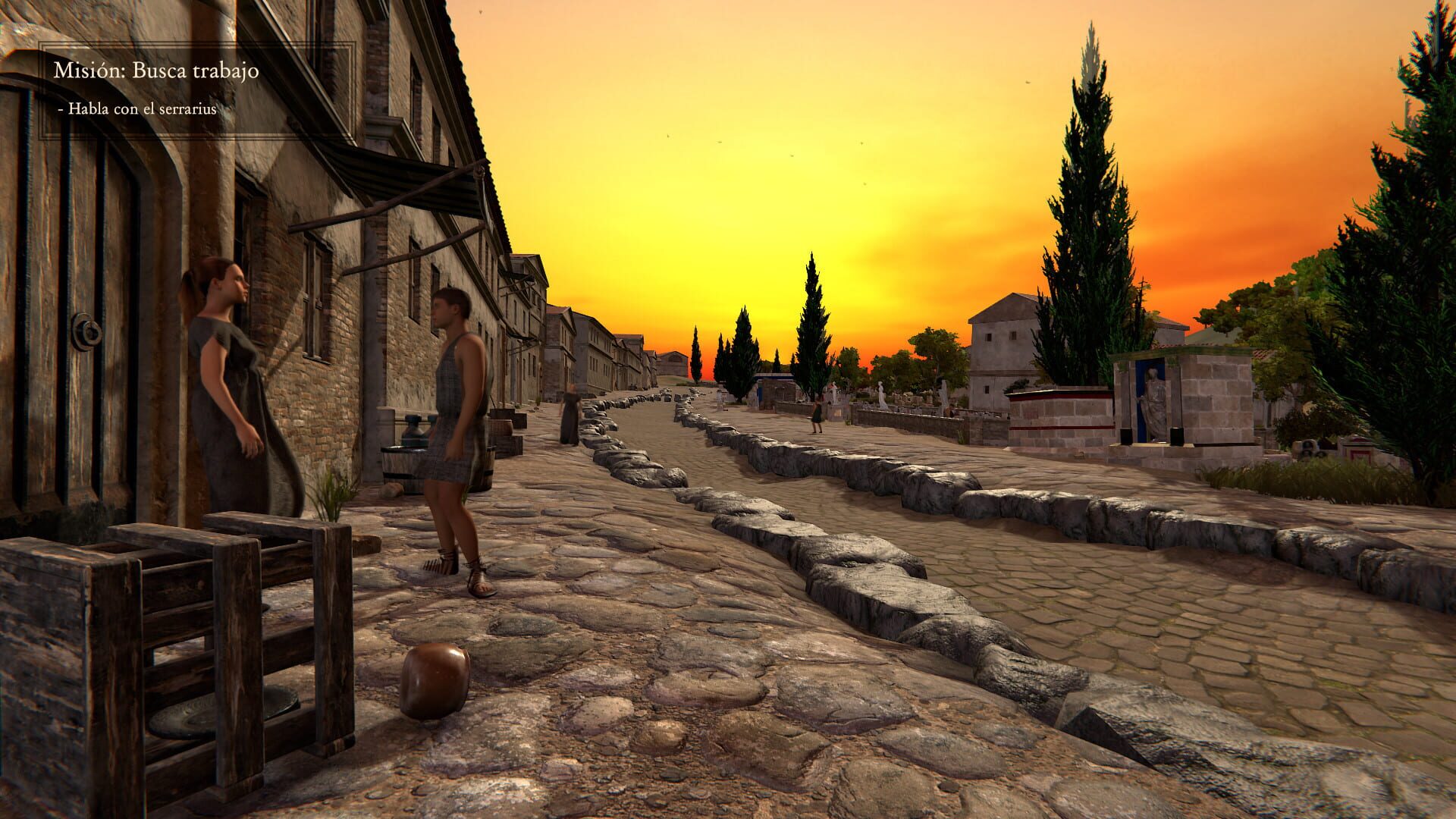
Task: Click the quest panel's decorative border frame
Action: (39, 91)
